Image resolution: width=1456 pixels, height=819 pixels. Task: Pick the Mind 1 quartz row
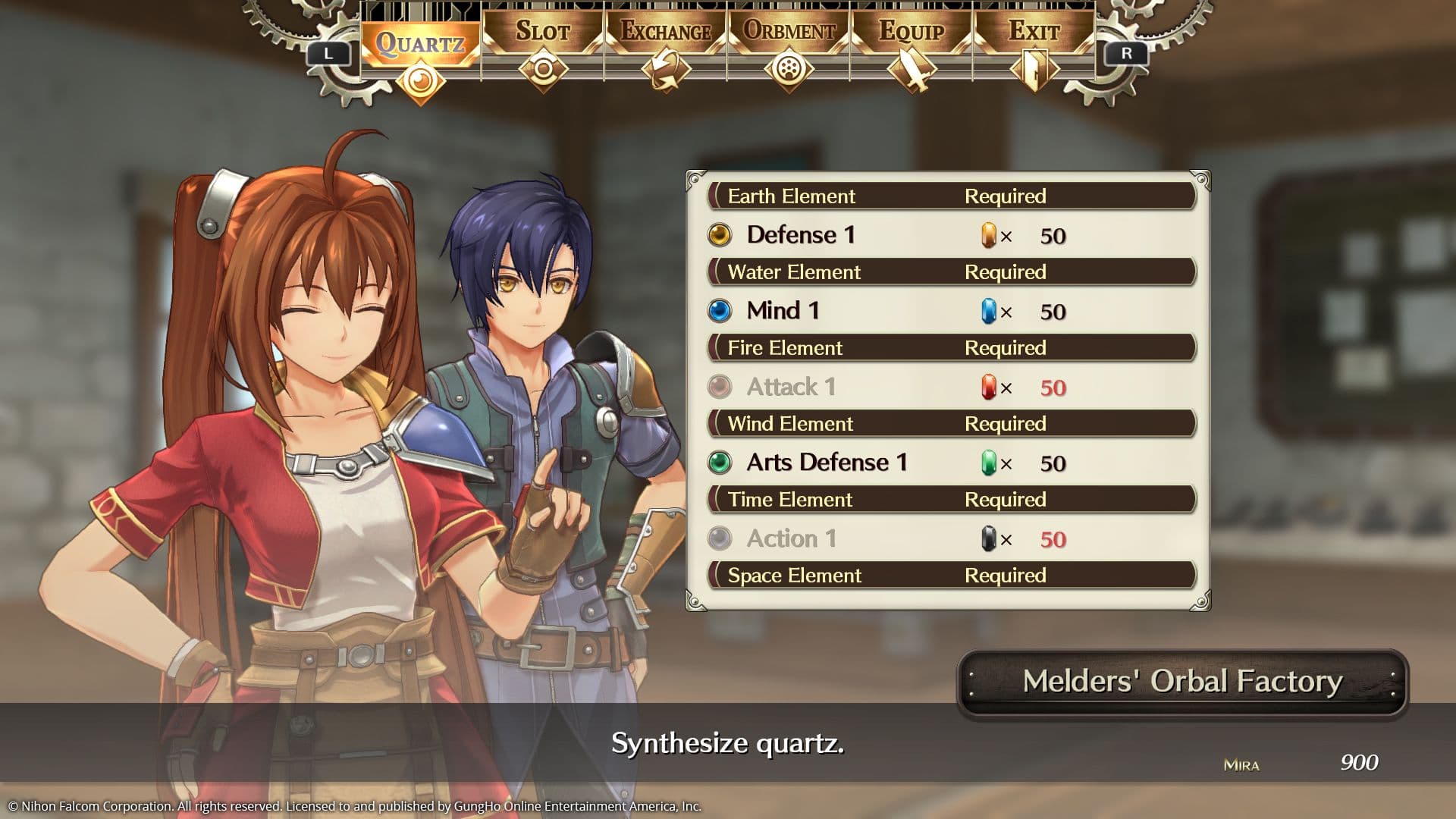pos(783,311)
